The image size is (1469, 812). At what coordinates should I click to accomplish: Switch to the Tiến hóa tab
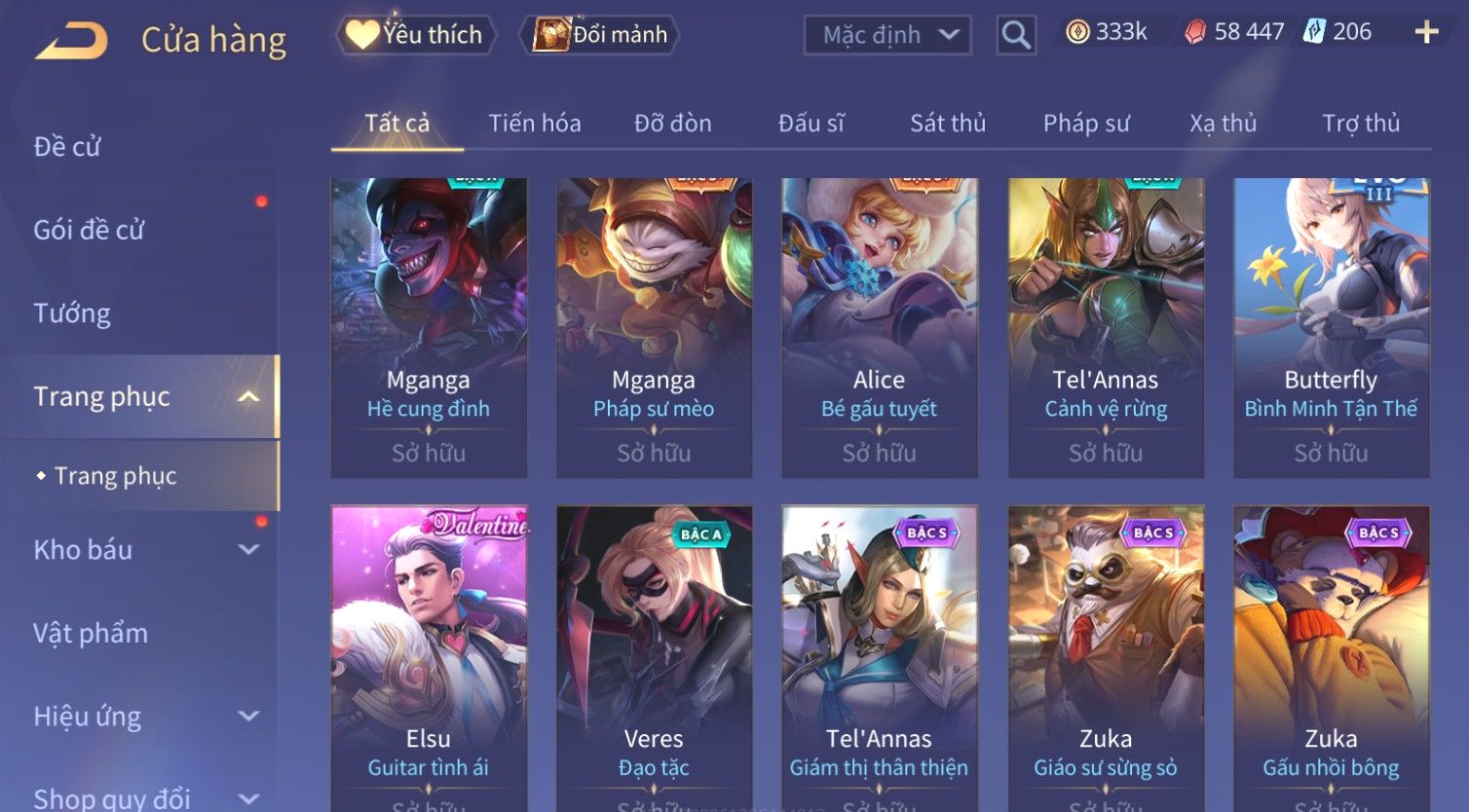coord(535,124)
